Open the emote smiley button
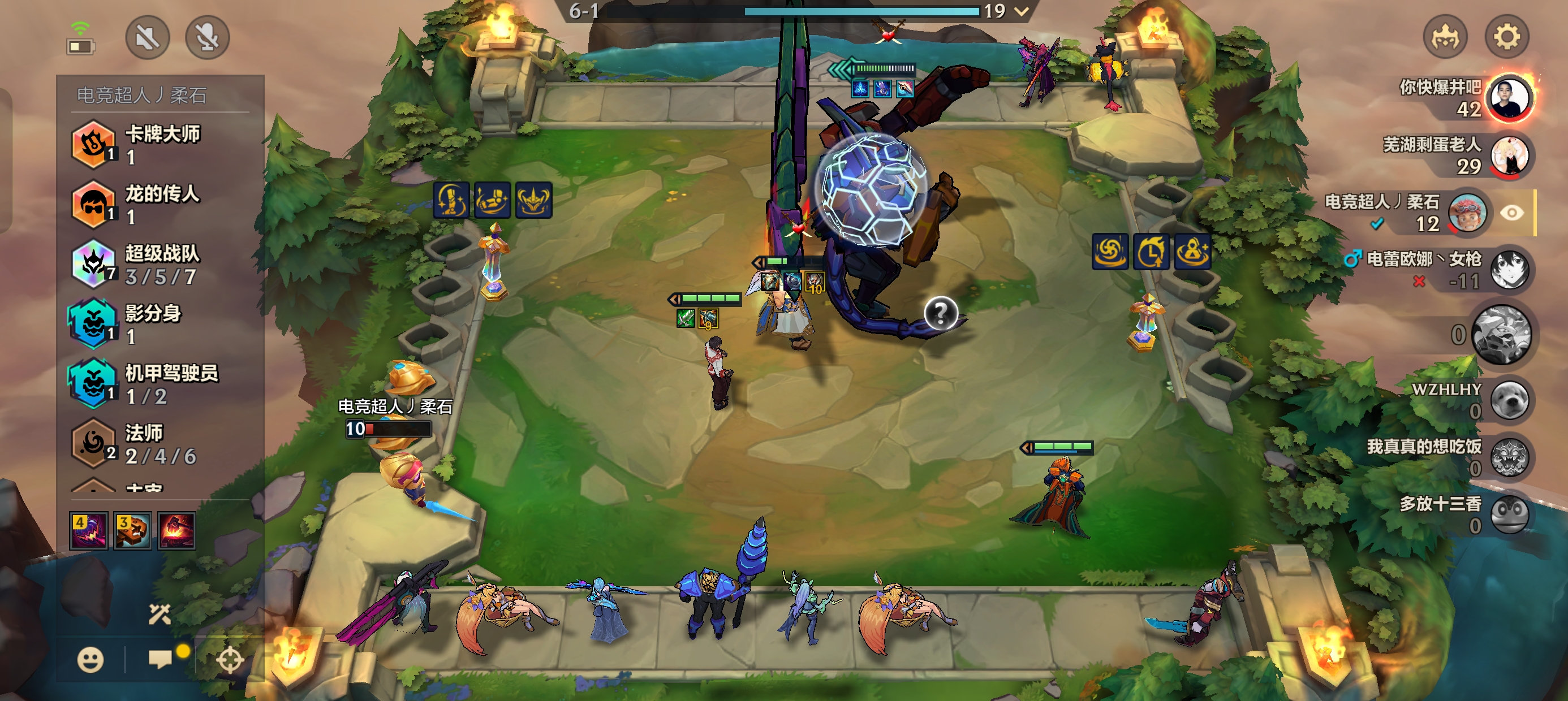Screen dimensions: 1568x701 tap(90, 660)
